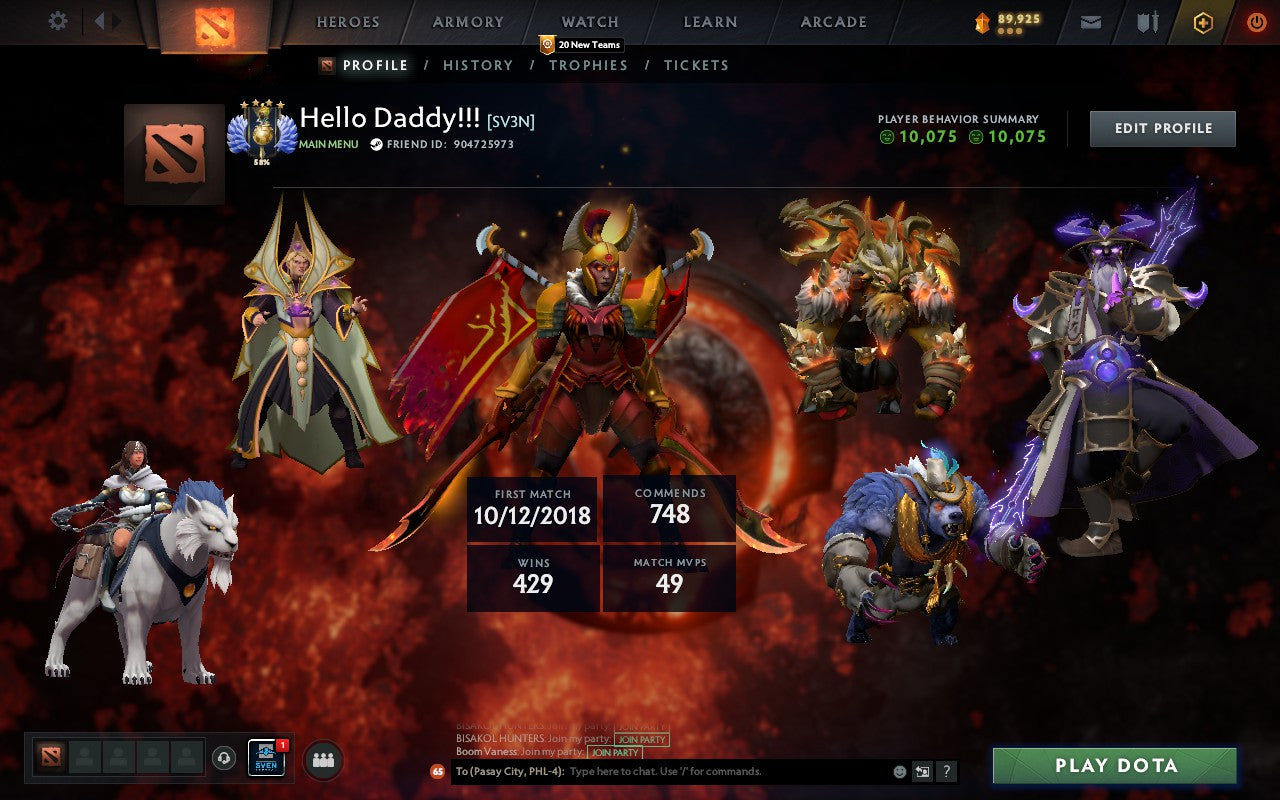
Task: Open the MAIN MENU status dropdown
Action: [x=330, y=143]
